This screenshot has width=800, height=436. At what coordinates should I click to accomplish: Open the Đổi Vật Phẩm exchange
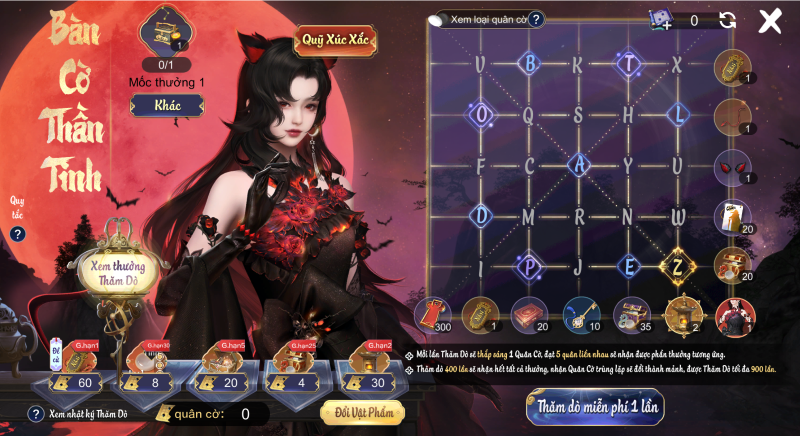pyautogui.click(x=362, y=412)
